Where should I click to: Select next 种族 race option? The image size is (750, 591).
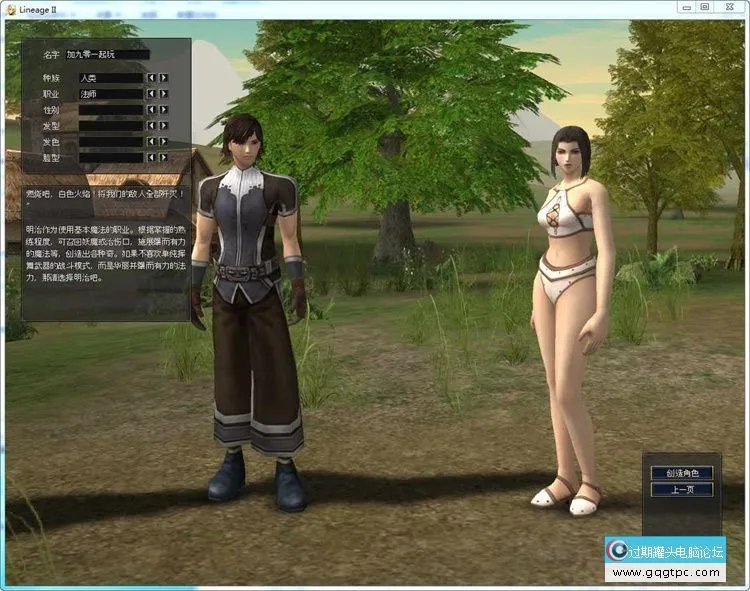164,77
